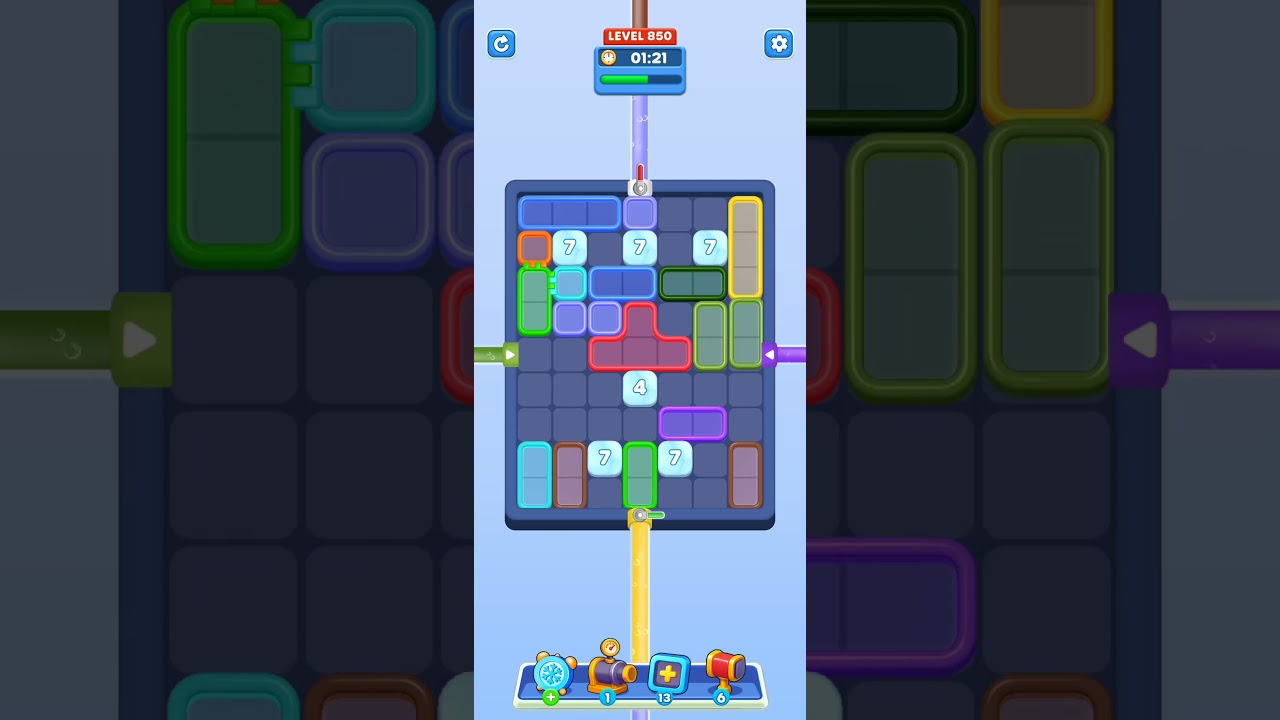
Task: Tap the yellow tall block in the top-right corner
Action: pos(745,248)
